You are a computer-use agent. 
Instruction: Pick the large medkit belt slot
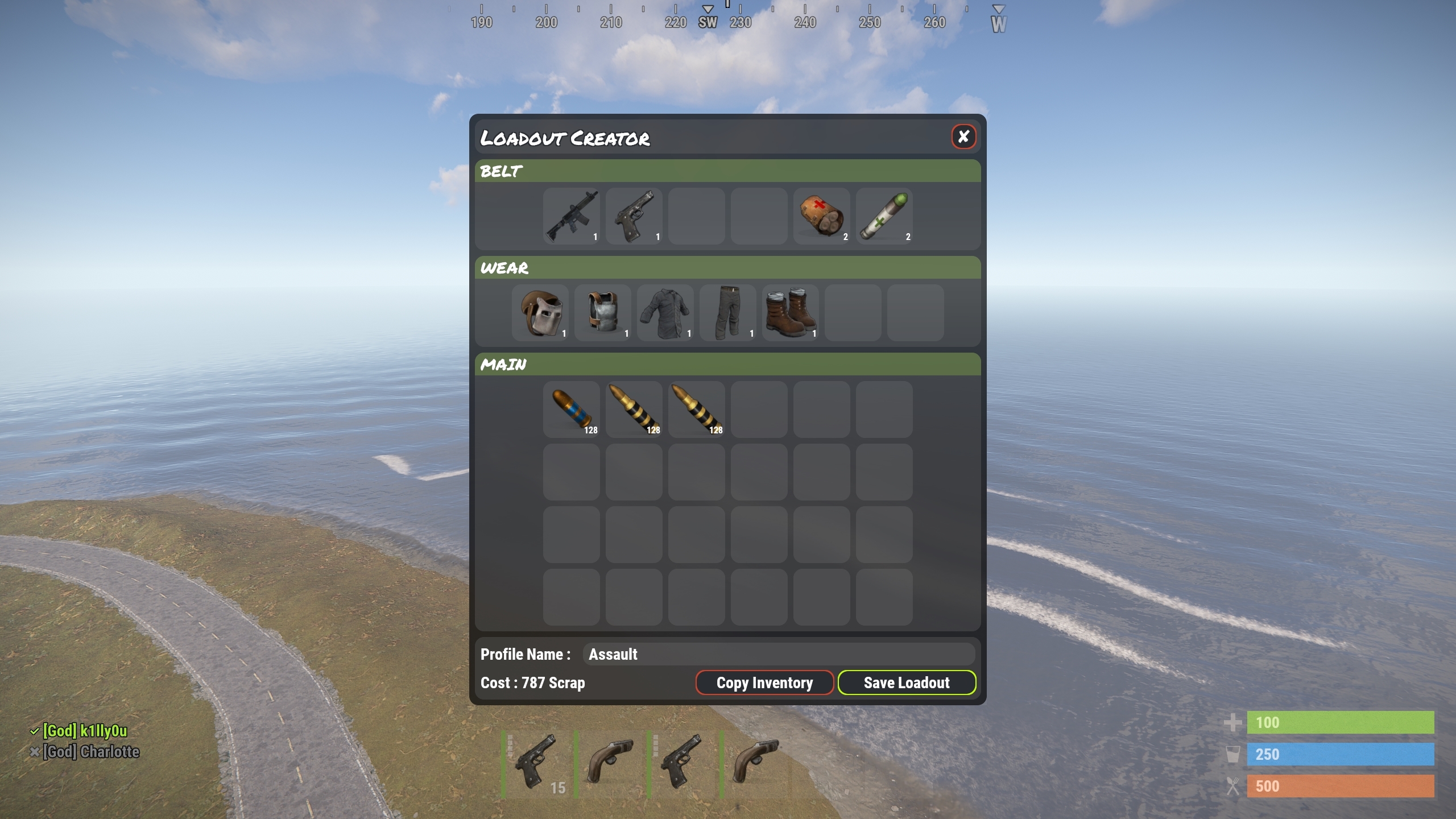(821, 216)
